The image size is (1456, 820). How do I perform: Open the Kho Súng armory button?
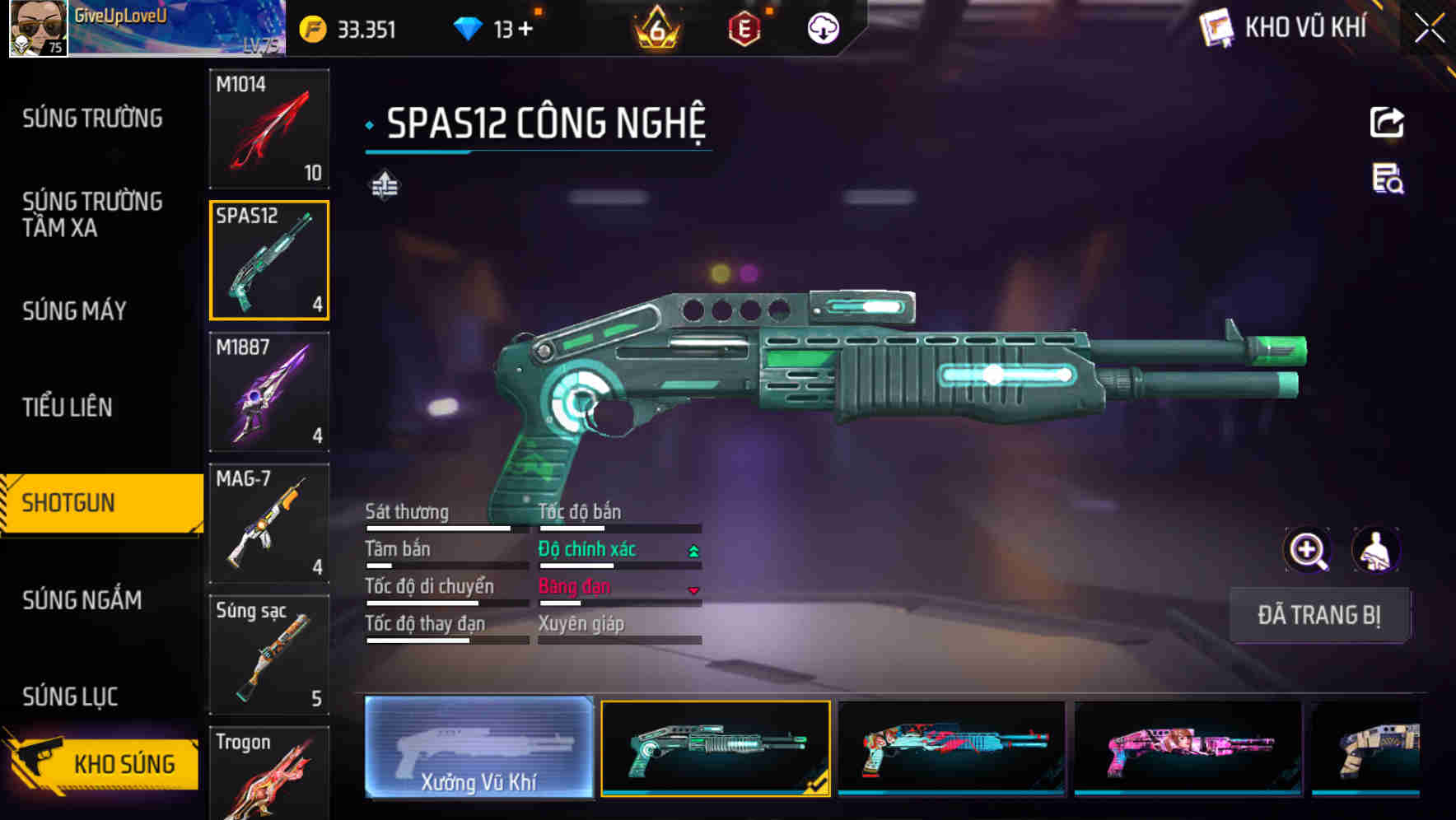(x=103, y=763)
